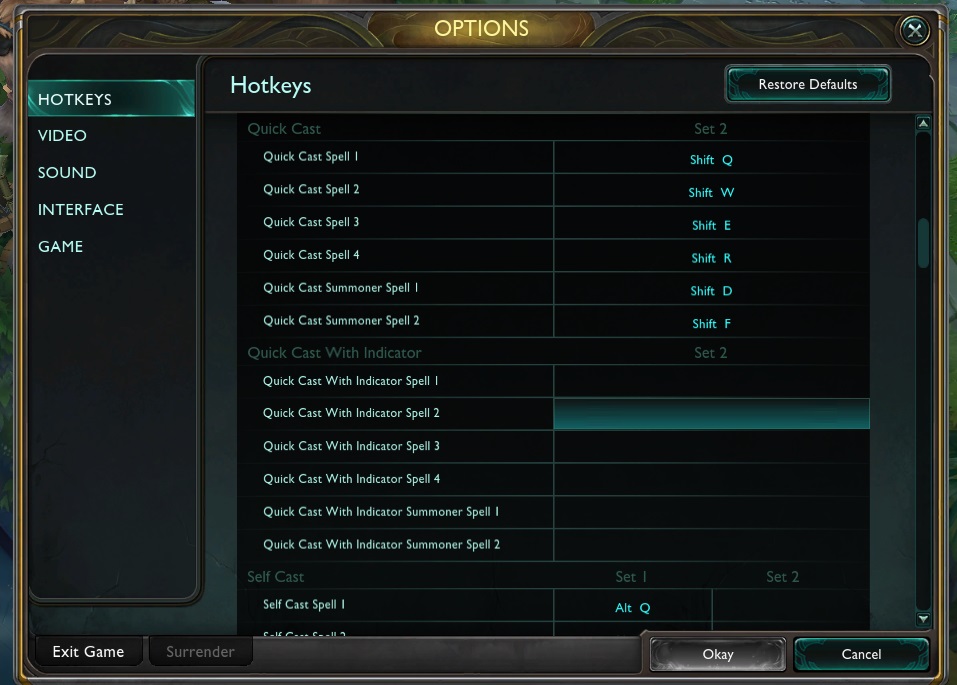Close the Options window with X

point(915,31)
